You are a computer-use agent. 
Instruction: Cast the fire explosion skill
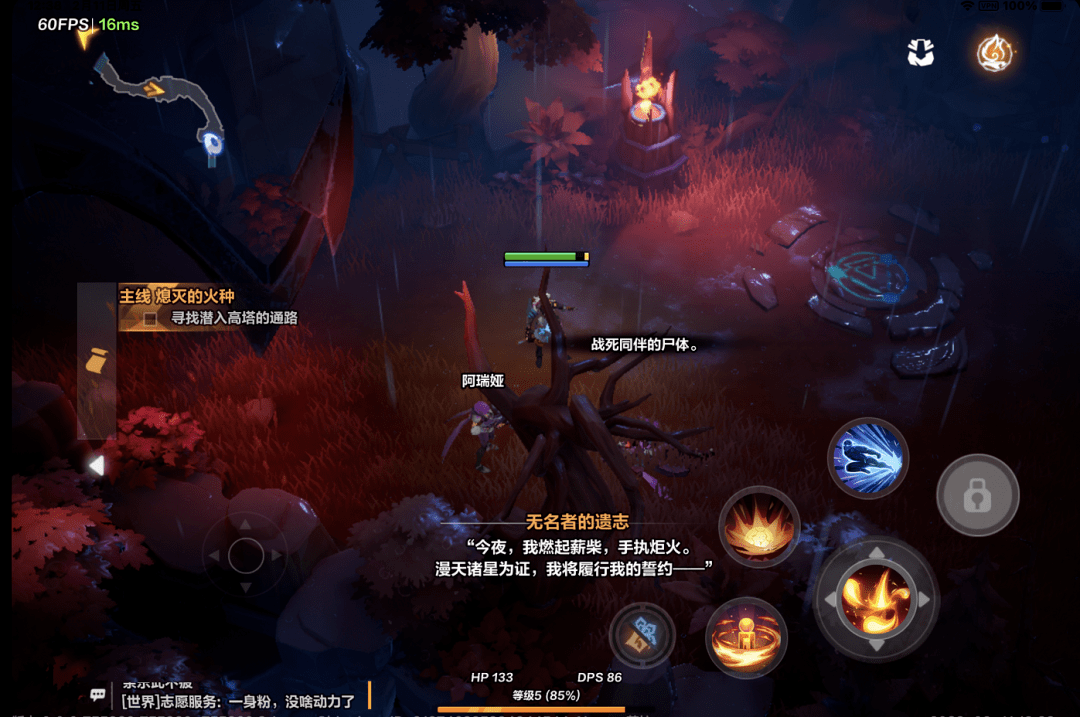point(759,526)
